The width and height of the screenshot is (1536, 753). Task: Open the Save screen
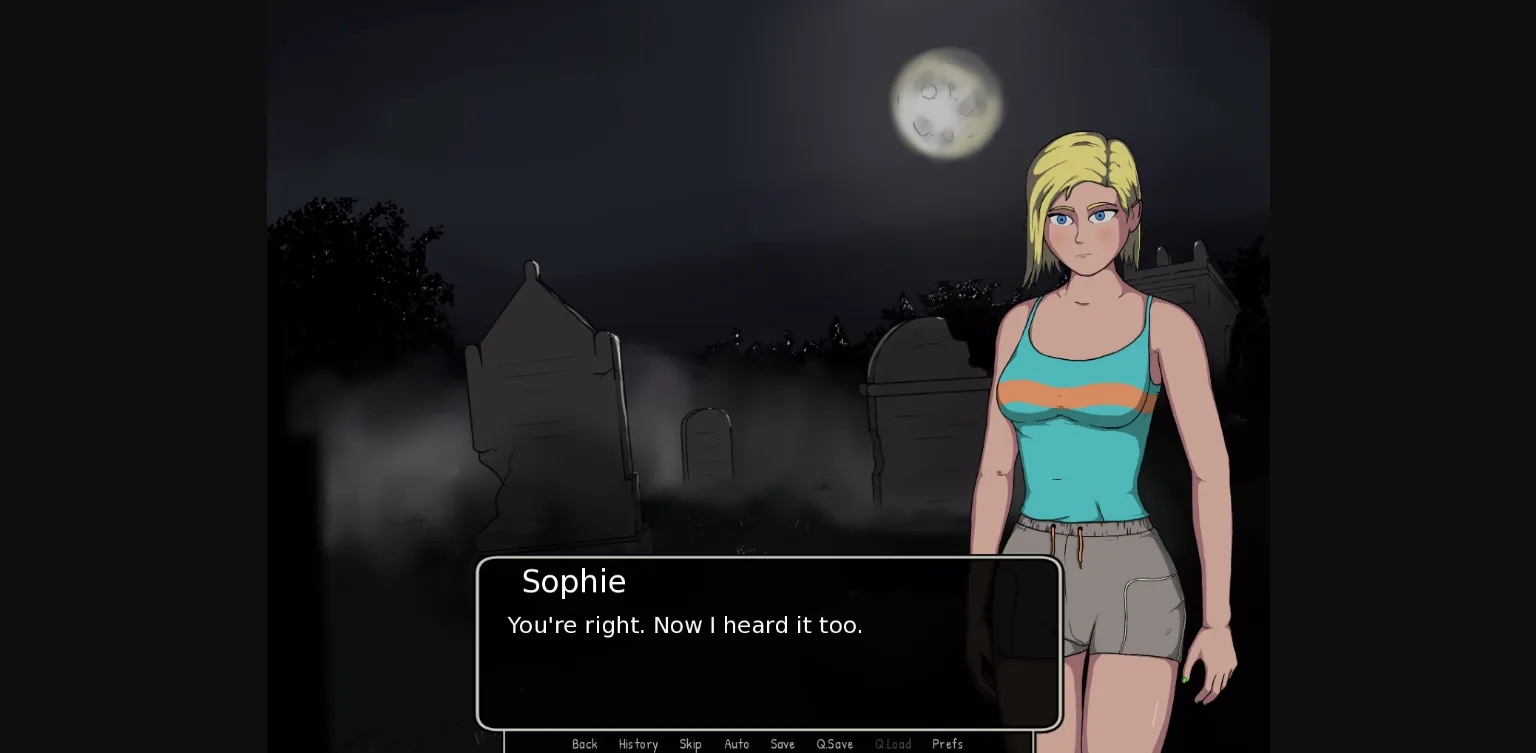[x=782, y=744]
